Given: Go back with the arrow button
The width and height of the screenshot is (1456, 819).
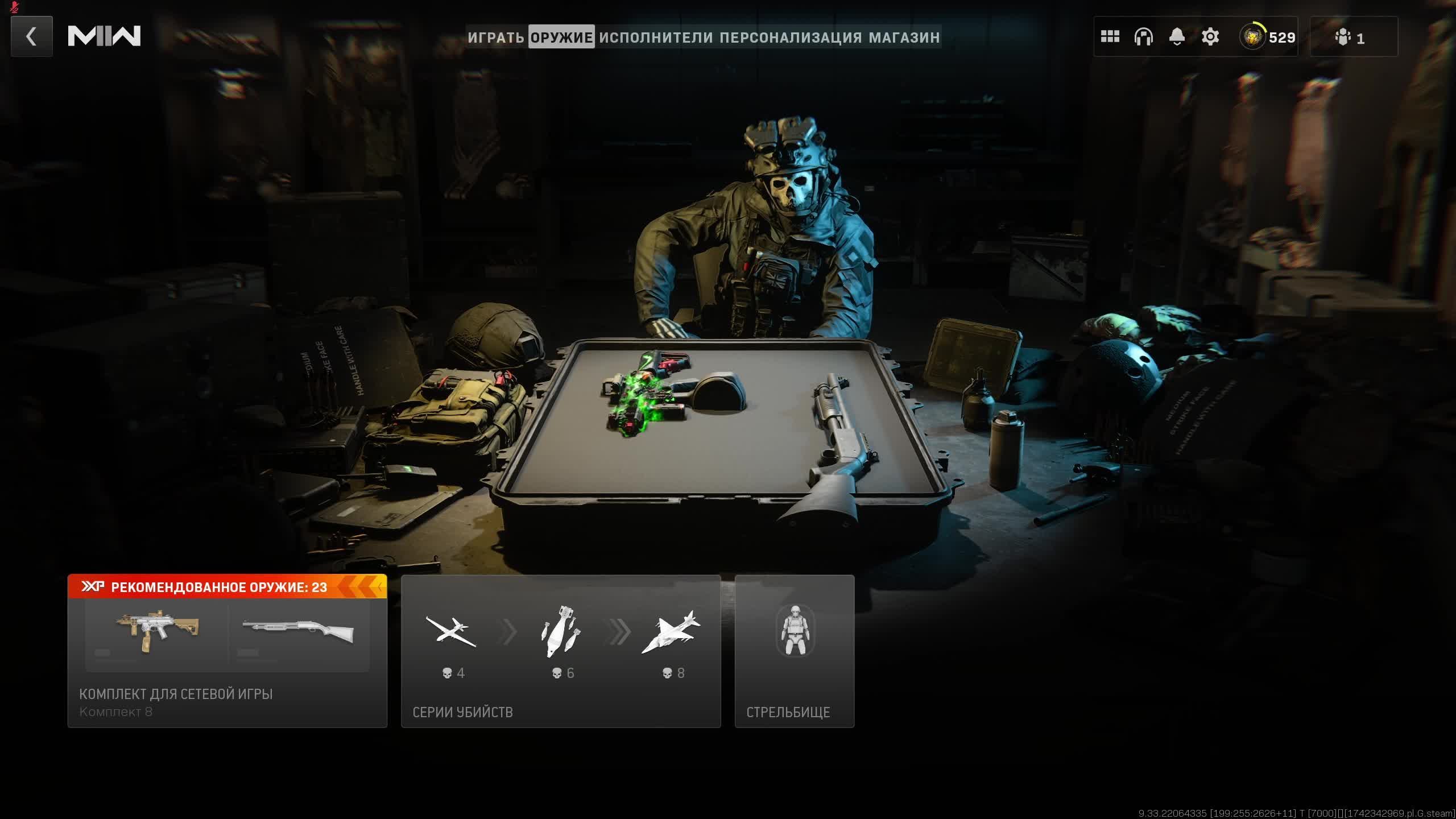Looking at the screenshot, I should click(32, 36).
